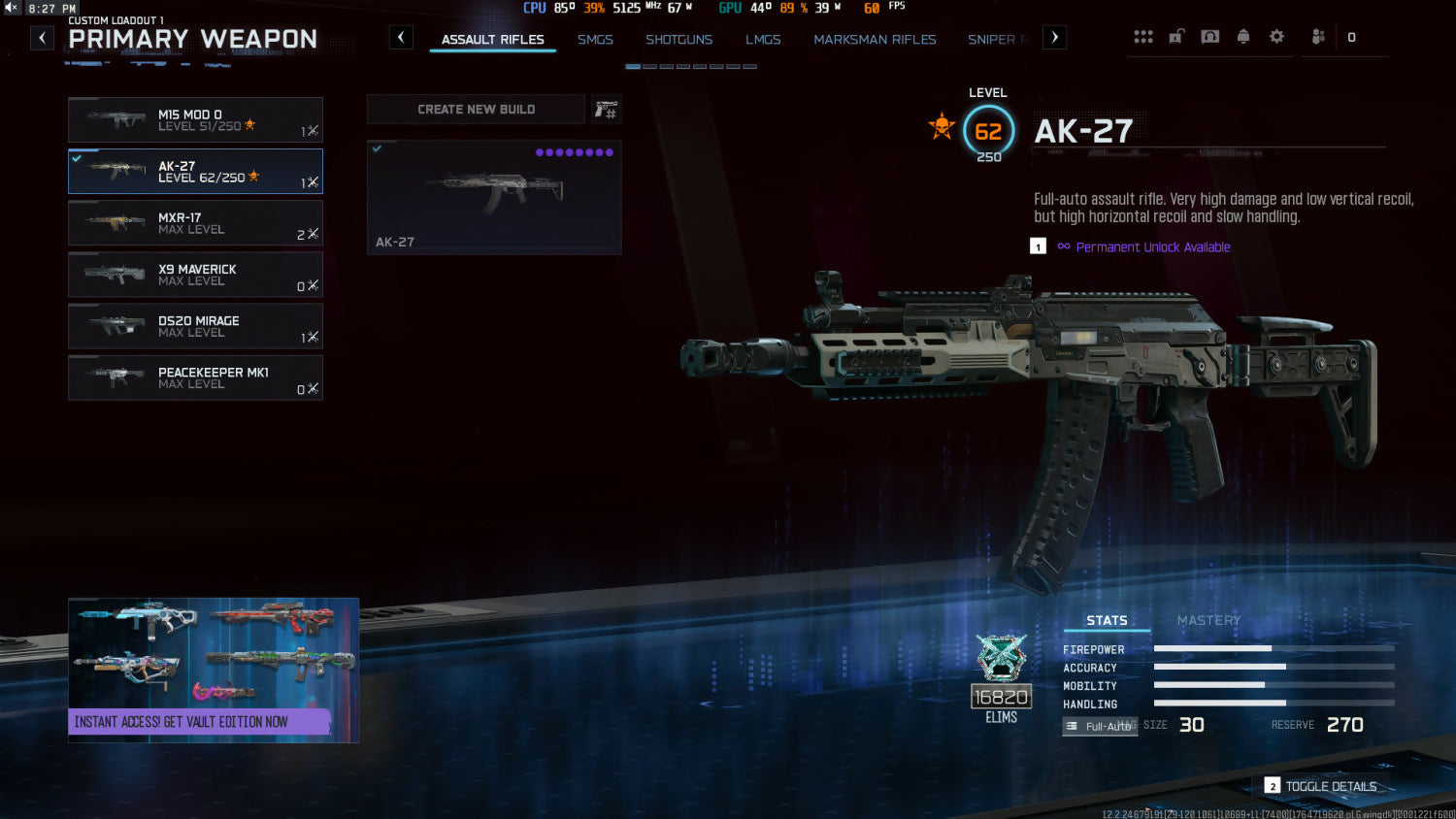Open the build code import pistol icon
This screenshot has width=1456, height=819.
click(x=607, y=110)
